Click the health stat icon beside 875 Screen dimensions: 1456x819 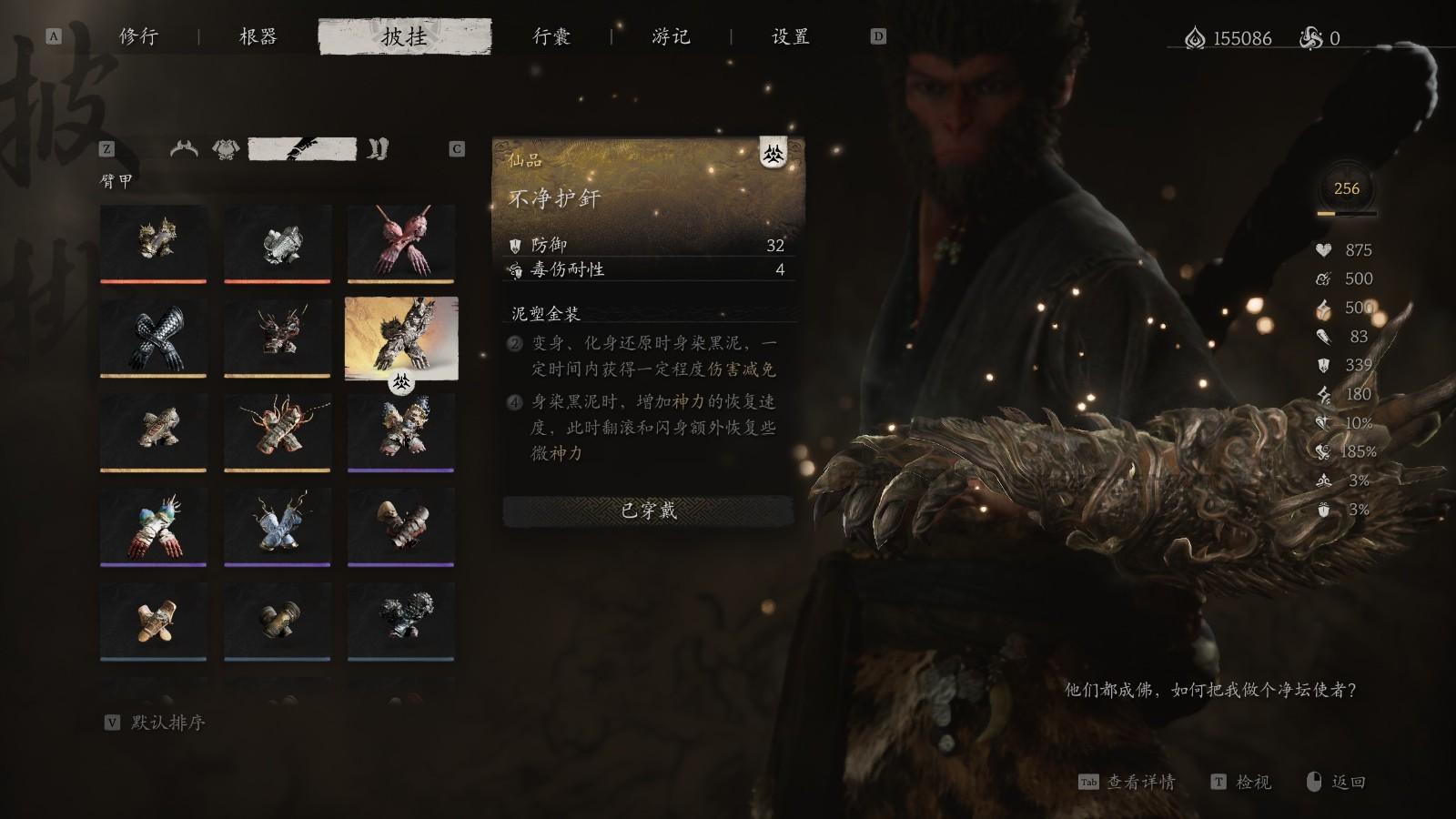click(x=1322, y=249)
